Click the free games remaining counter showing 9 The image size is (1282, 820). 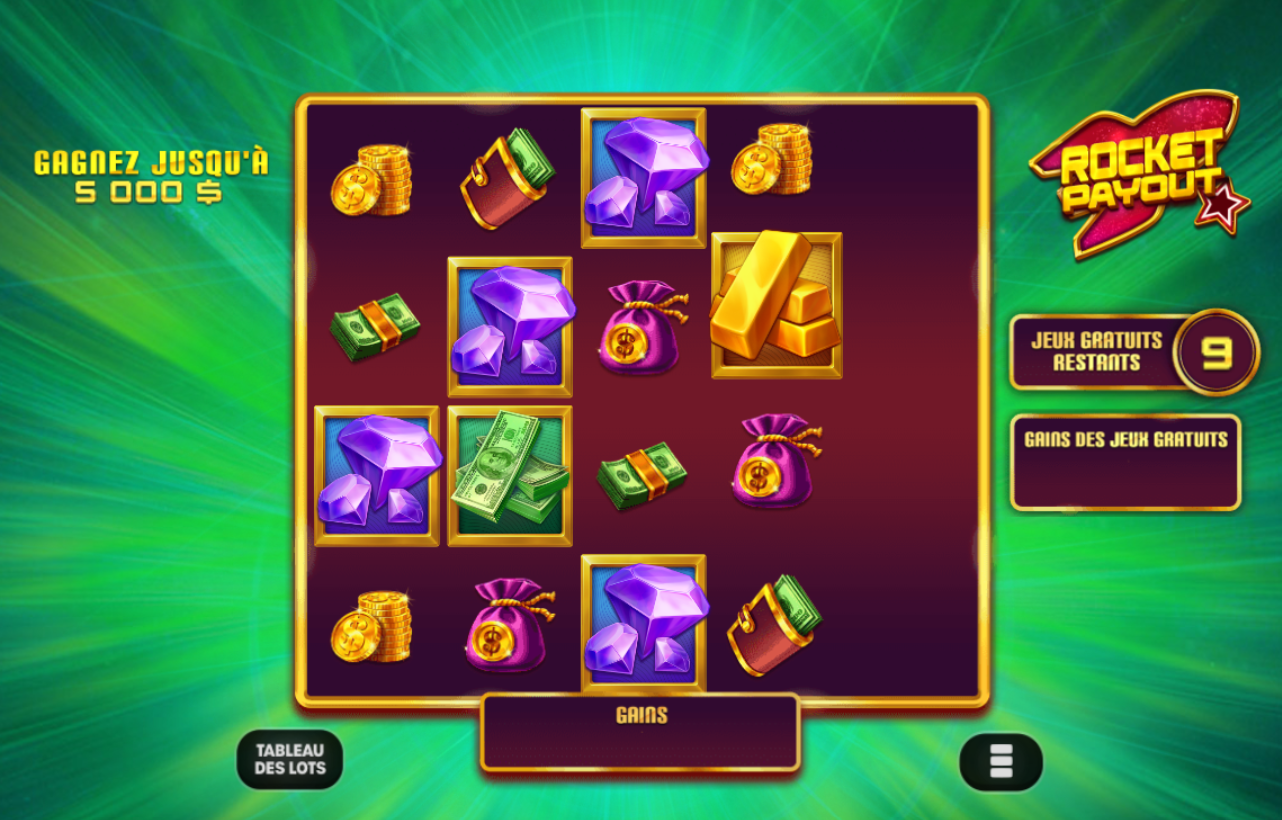1216,351
